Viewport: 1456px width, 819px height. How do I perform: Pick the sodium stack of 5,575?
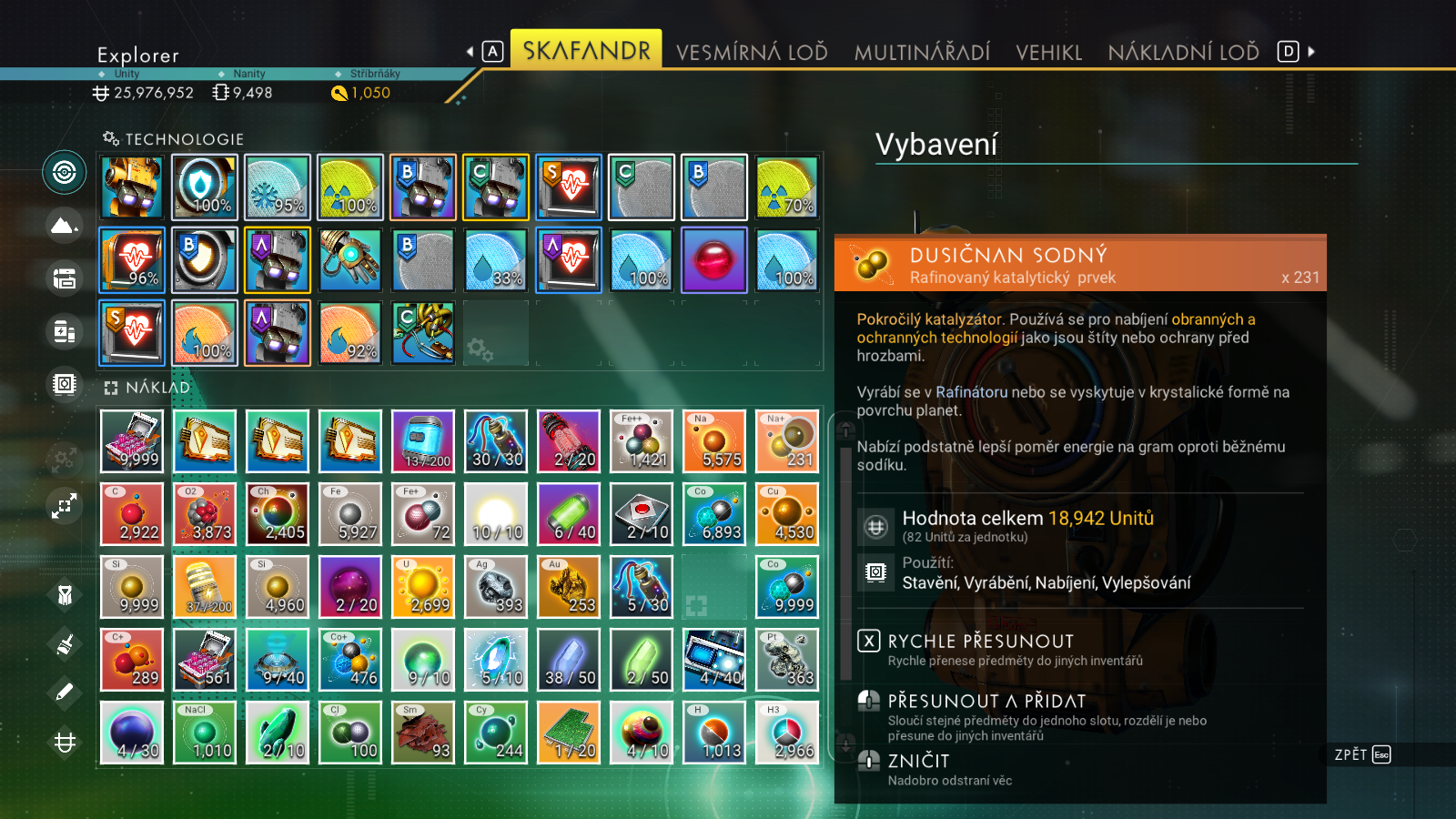coord(714,441)
